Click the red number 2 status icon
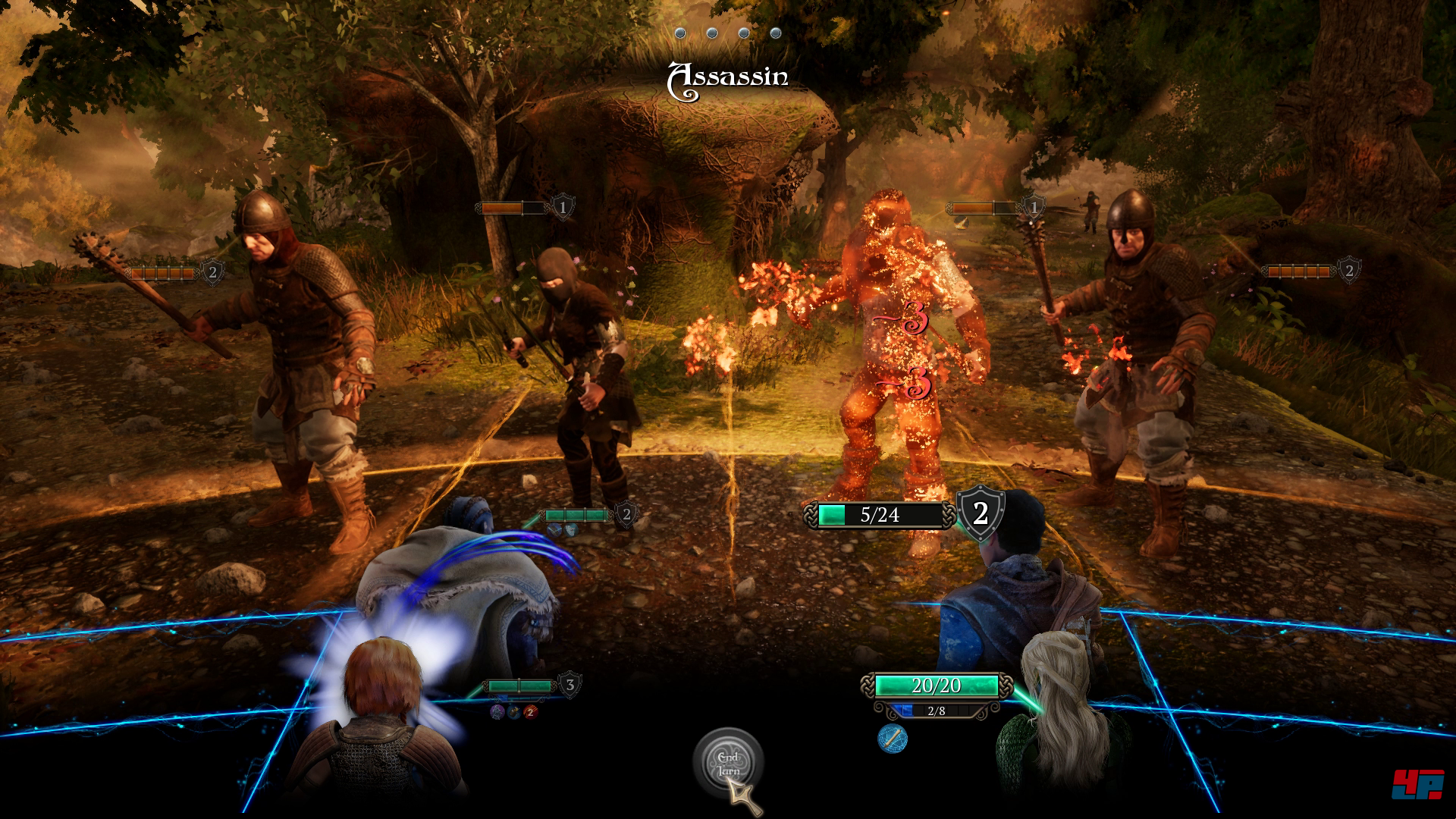This screenshot has width=1456, height=819. pos(531,711)
